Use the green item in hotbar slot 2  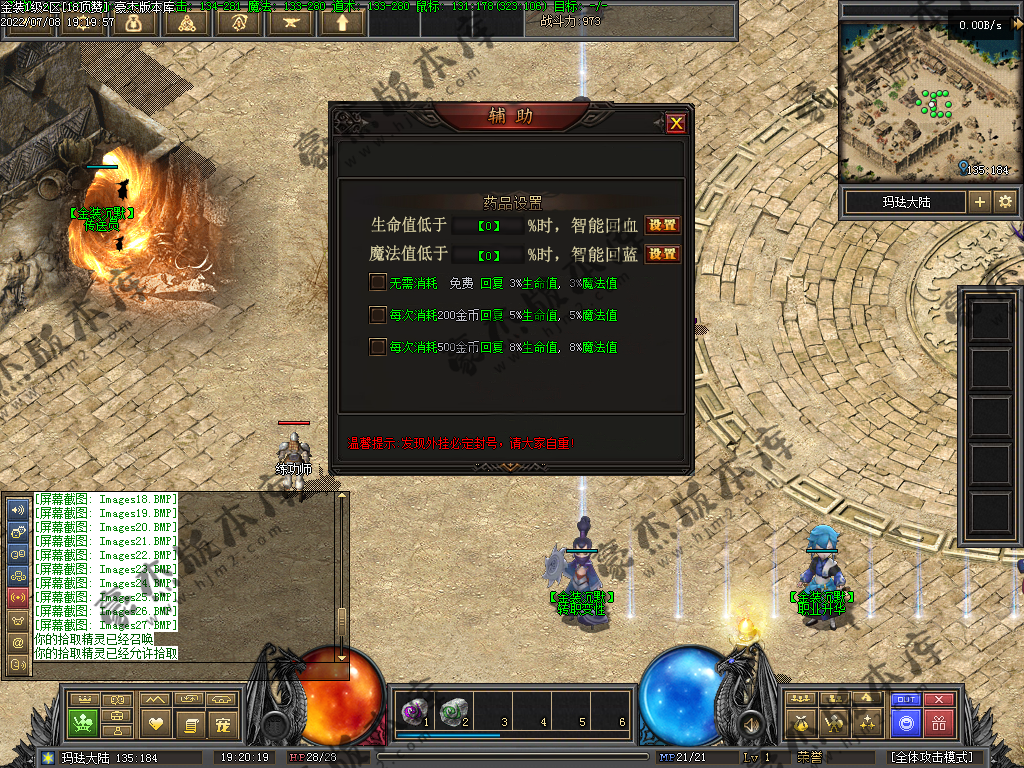click(453, 710)
